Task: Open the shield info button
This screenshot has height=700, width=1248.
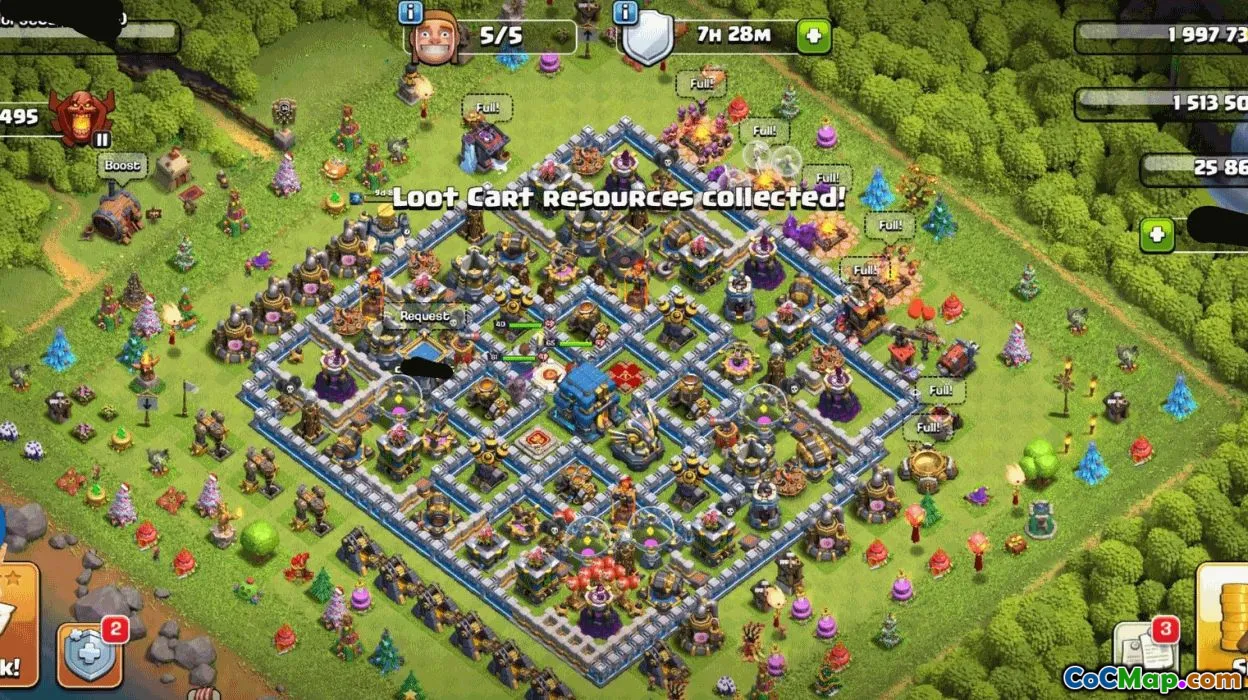Action: click(x=626, y=13)
